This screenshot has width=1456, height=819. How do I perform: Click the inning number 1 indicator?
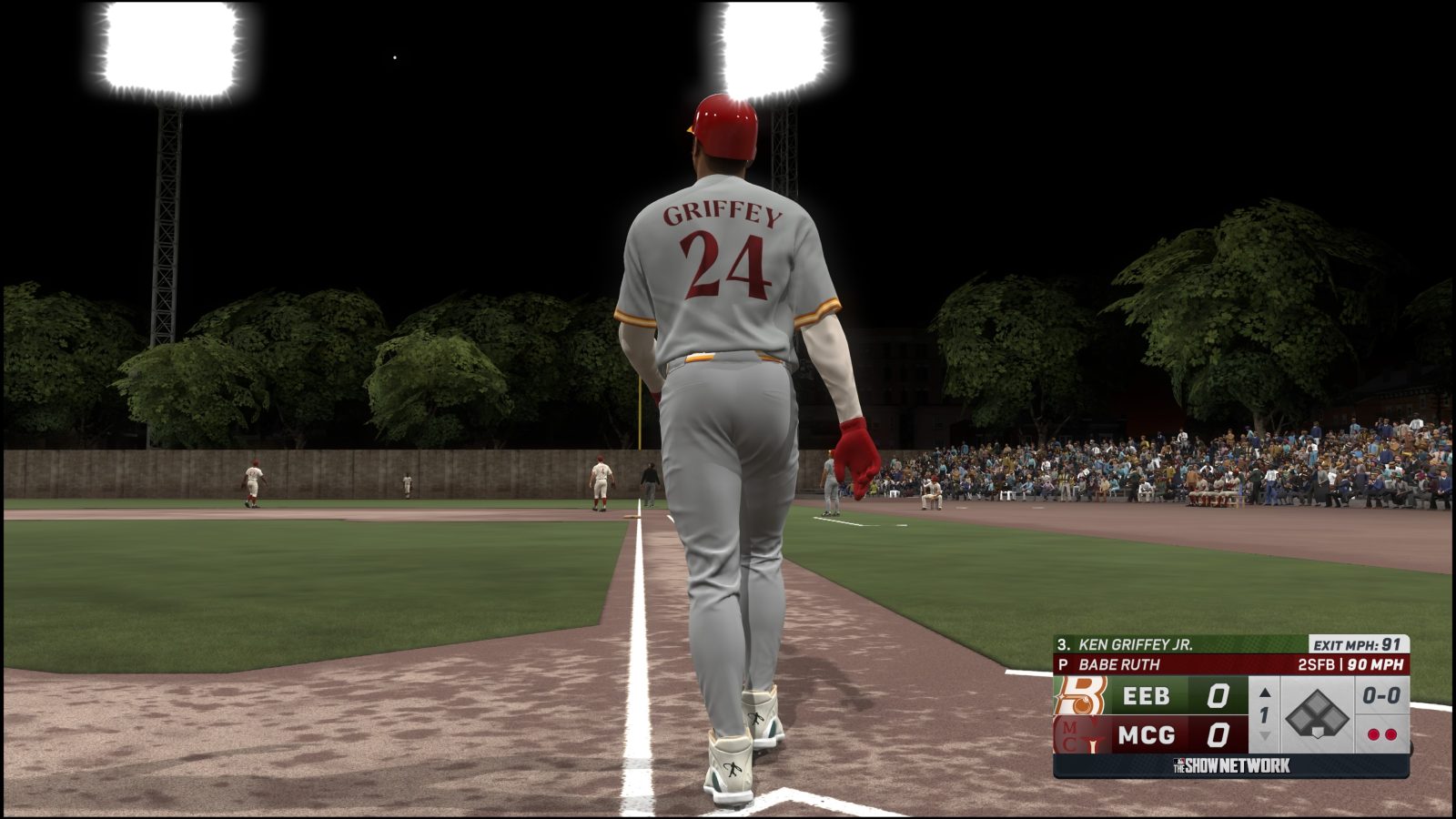(1264, 715)
